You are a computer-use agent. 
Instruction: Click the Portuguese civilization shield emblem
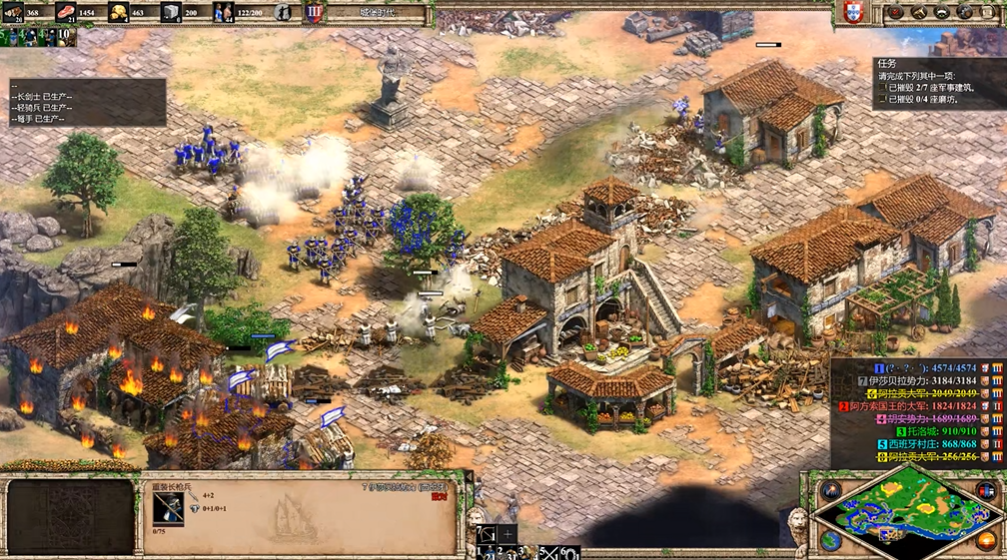(x=853, y=13)
